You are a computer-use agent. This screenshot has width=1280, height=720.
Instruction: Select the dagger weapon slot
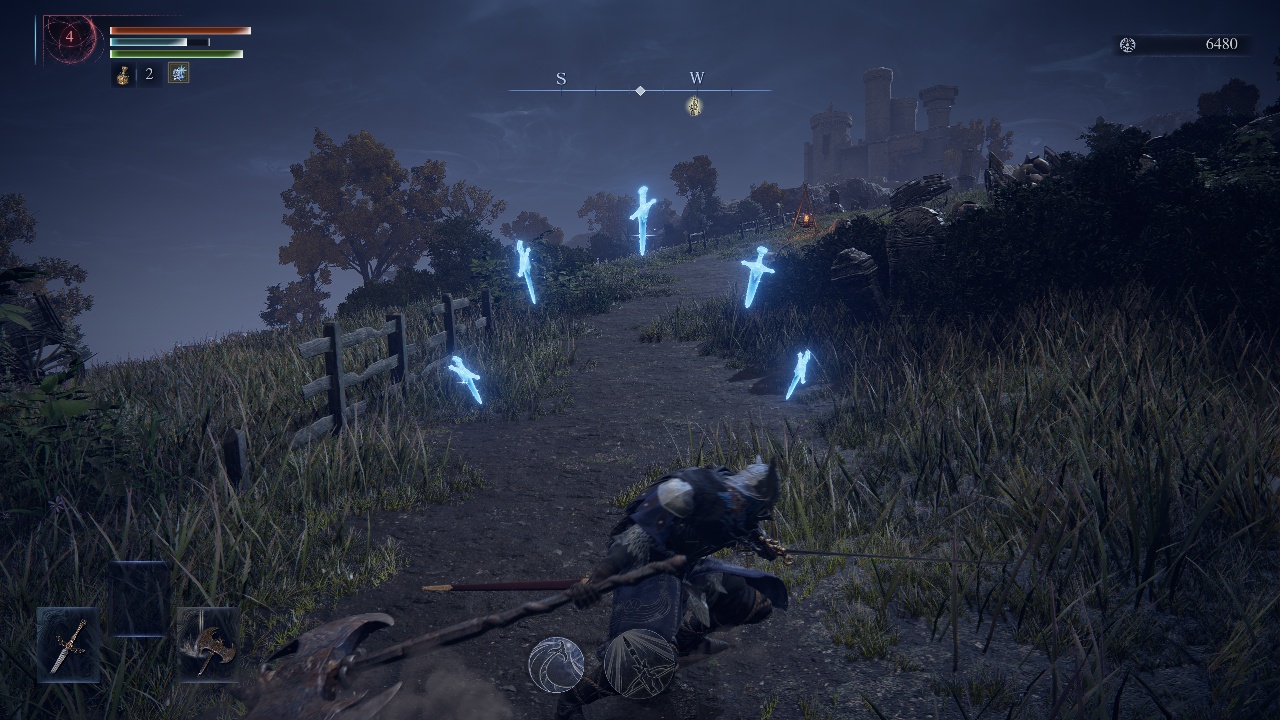click(69, 644)
